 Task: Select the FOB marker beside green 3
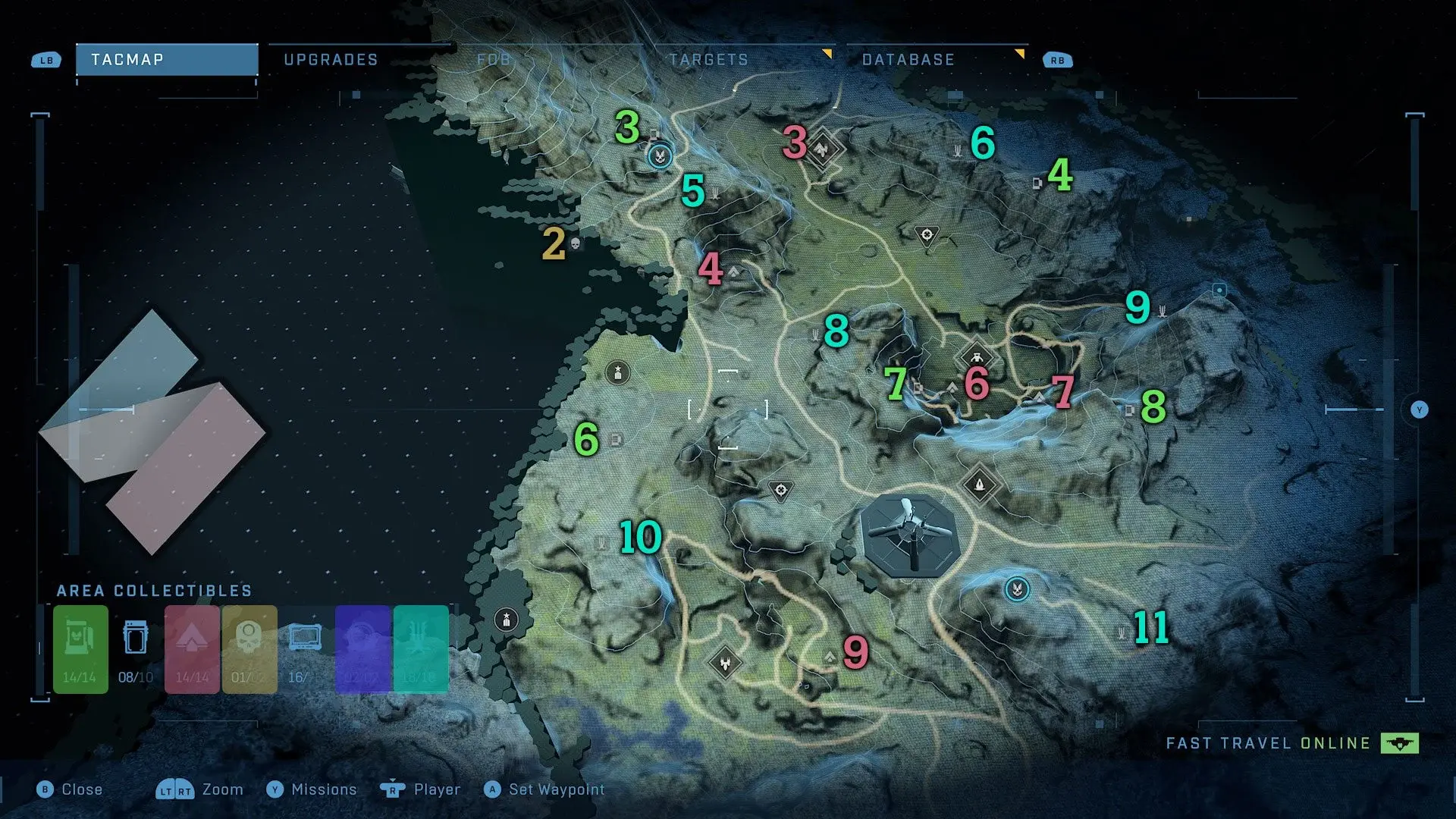(x=661, y=156)
